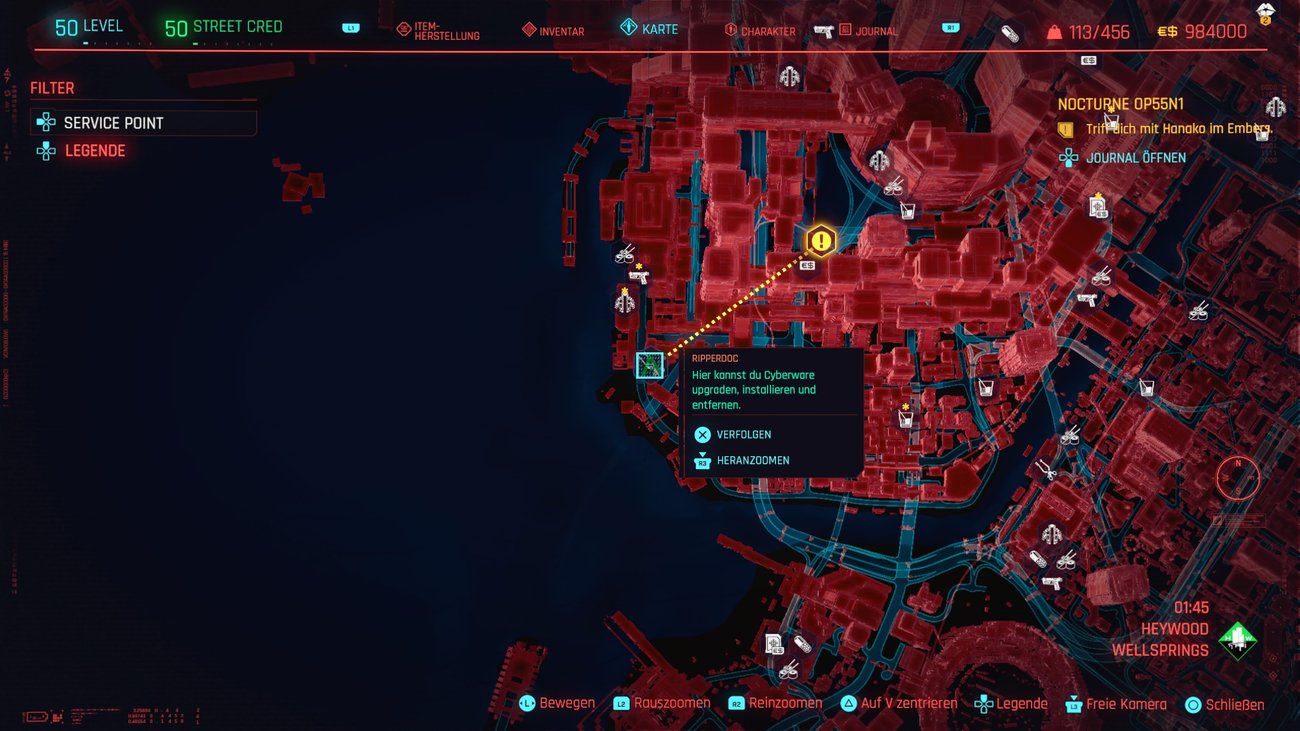Viewport: 1300px width, 731px height.
Task: Open the Legende entry under Filter
Action: 95,151
